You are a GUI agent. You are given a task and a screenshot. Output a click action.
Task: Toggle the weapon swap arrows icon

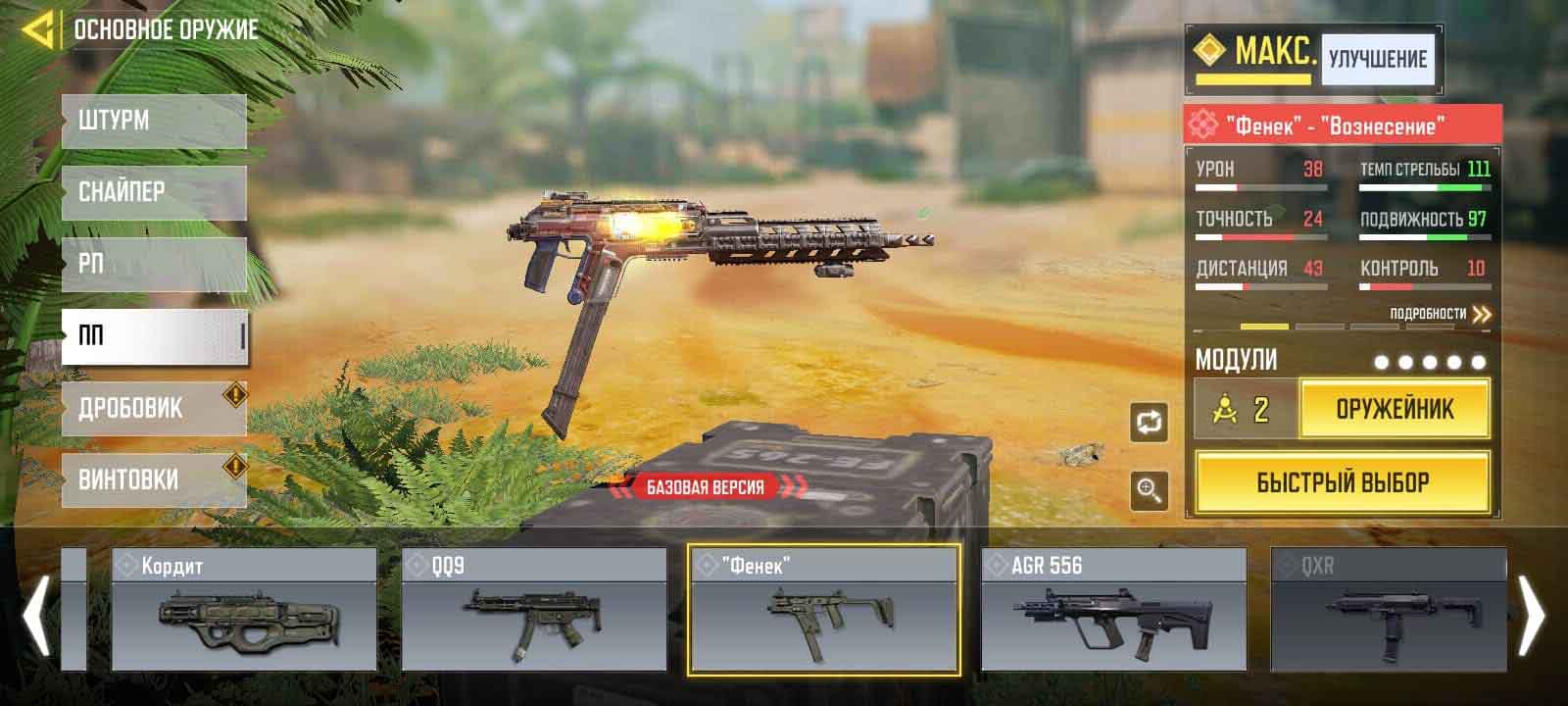[x=1149, y=423]
